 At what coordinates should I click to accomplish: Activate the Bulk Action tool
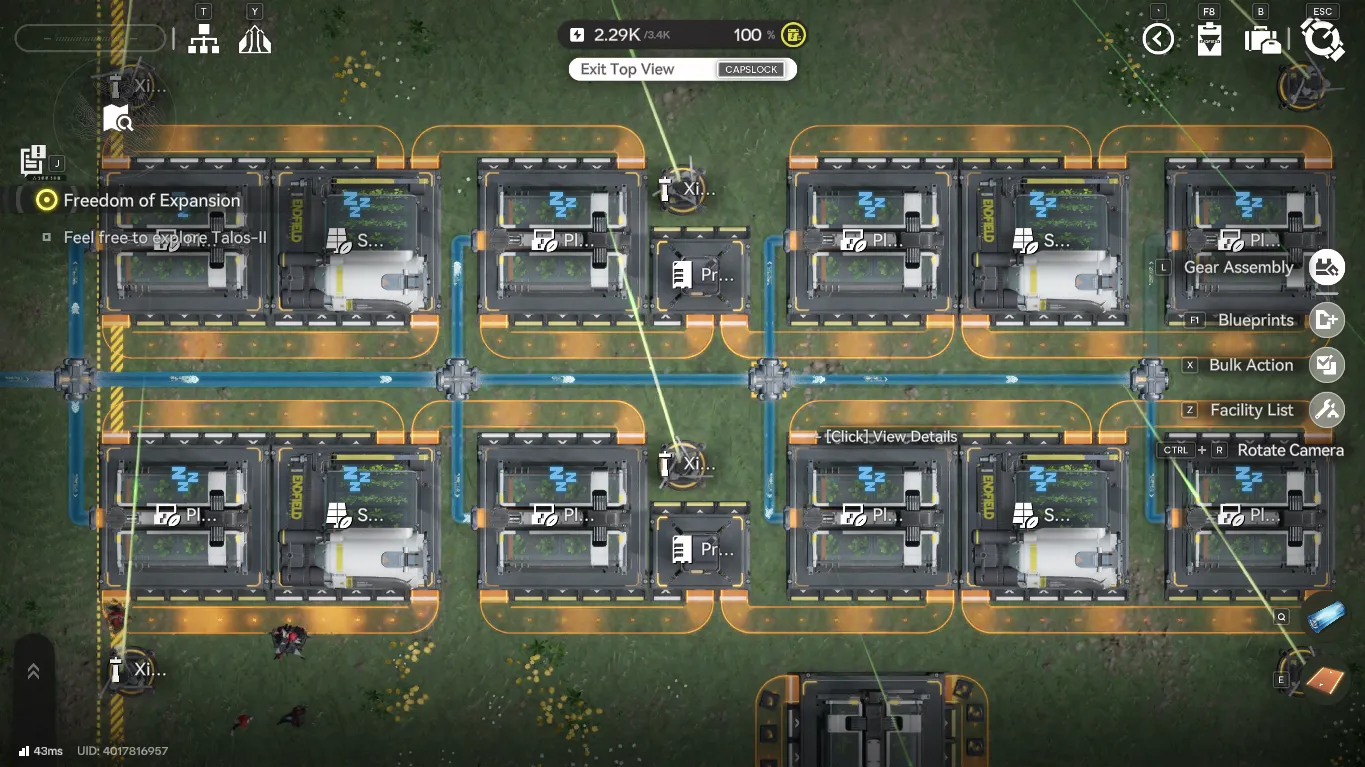pos(1327,365)
